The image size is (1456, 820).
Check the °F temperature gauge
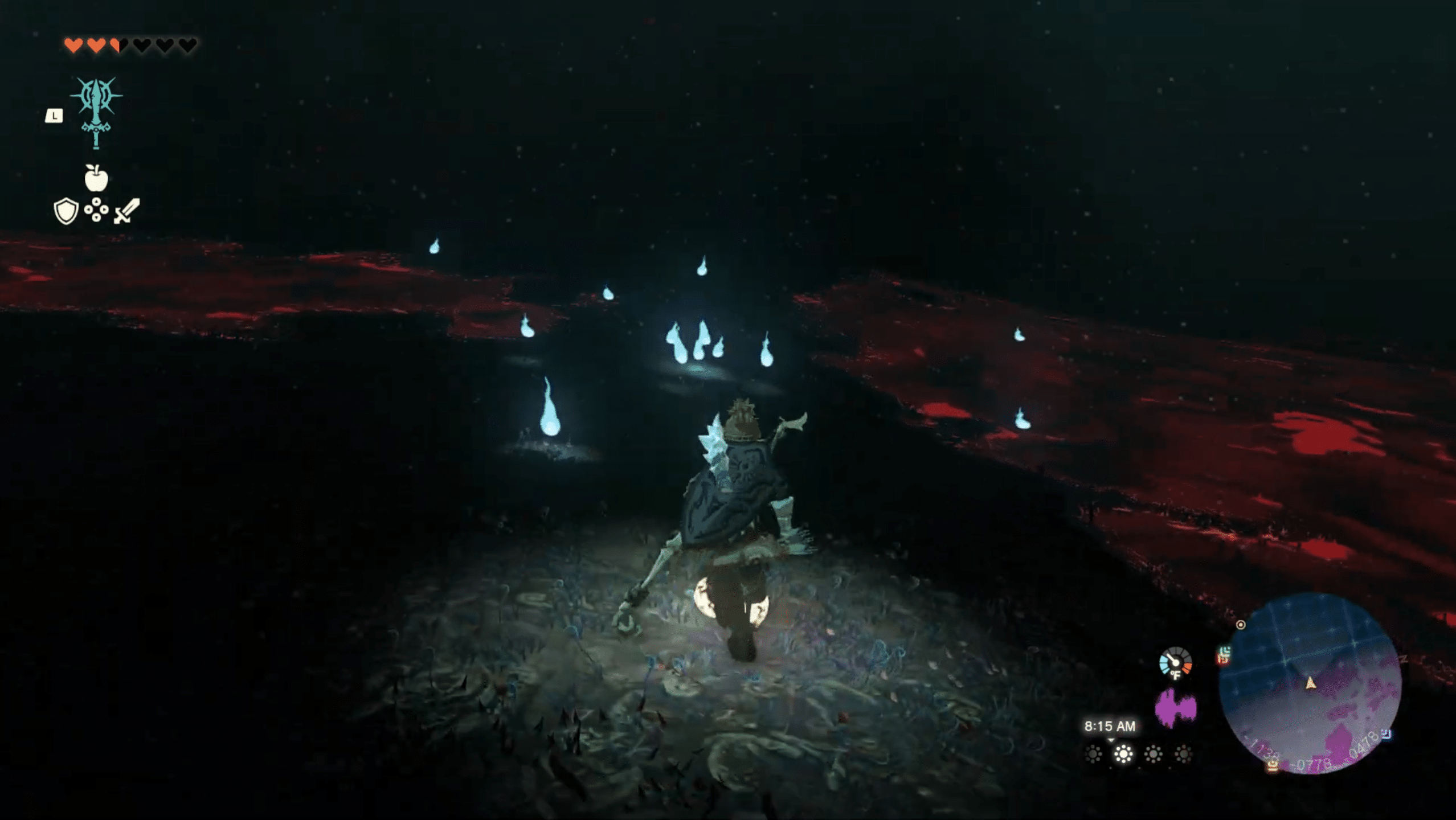point(1175,663)
